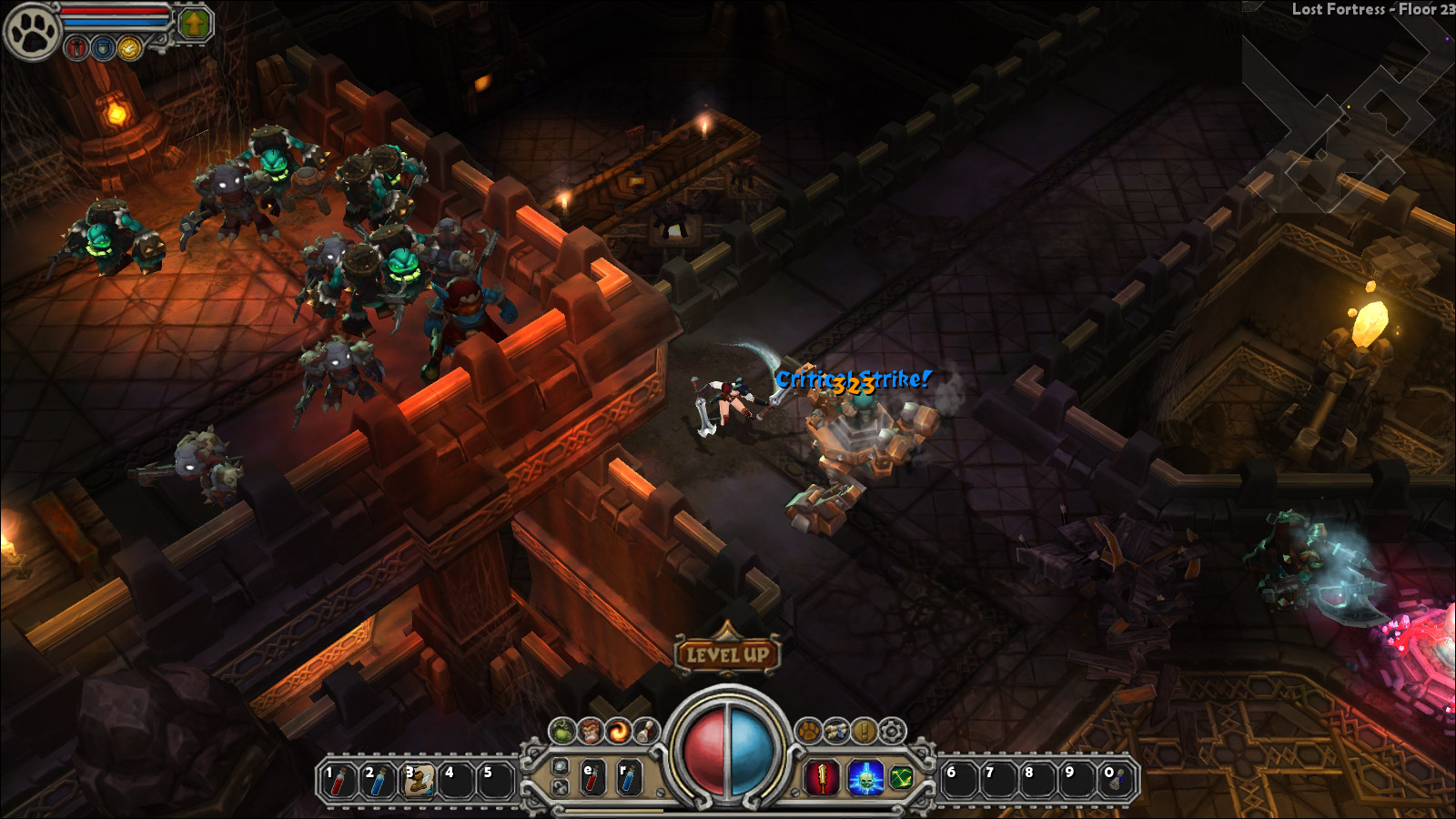Screen dimensions: 1456x819
Task: Click the LEVEL UP button
Action: pos(727,654)
